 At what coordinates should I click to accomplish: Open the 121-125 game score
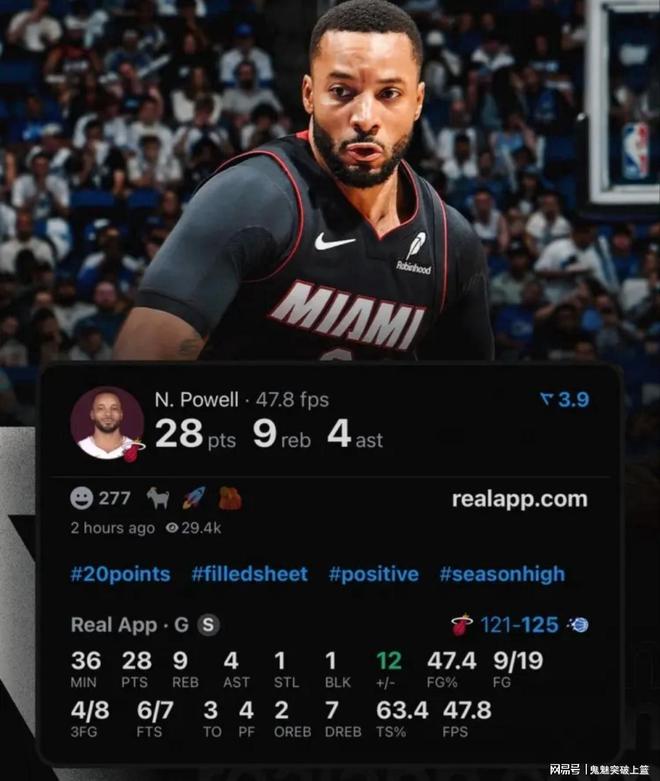coord(519,625)
